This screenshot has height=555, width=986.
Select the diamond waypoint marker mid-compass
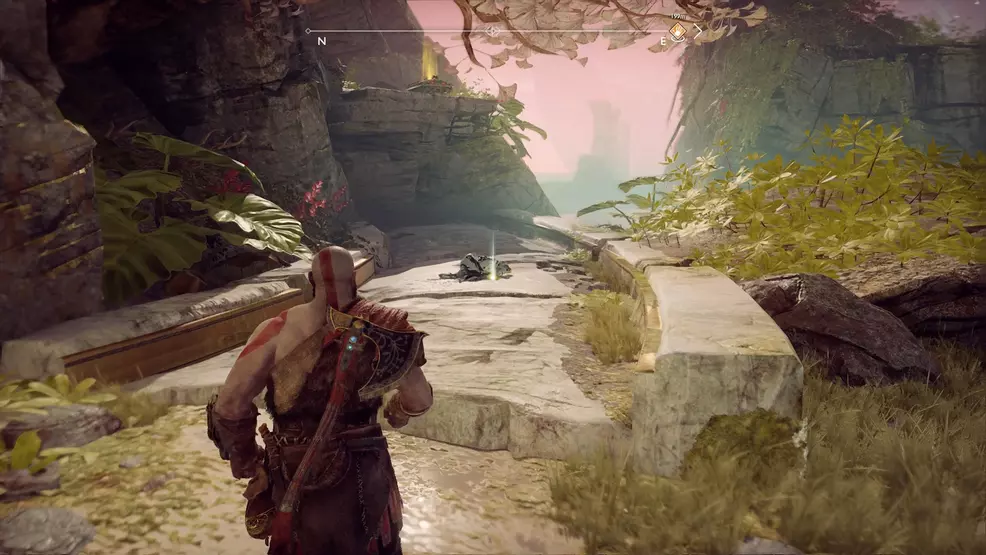(492, 31)
